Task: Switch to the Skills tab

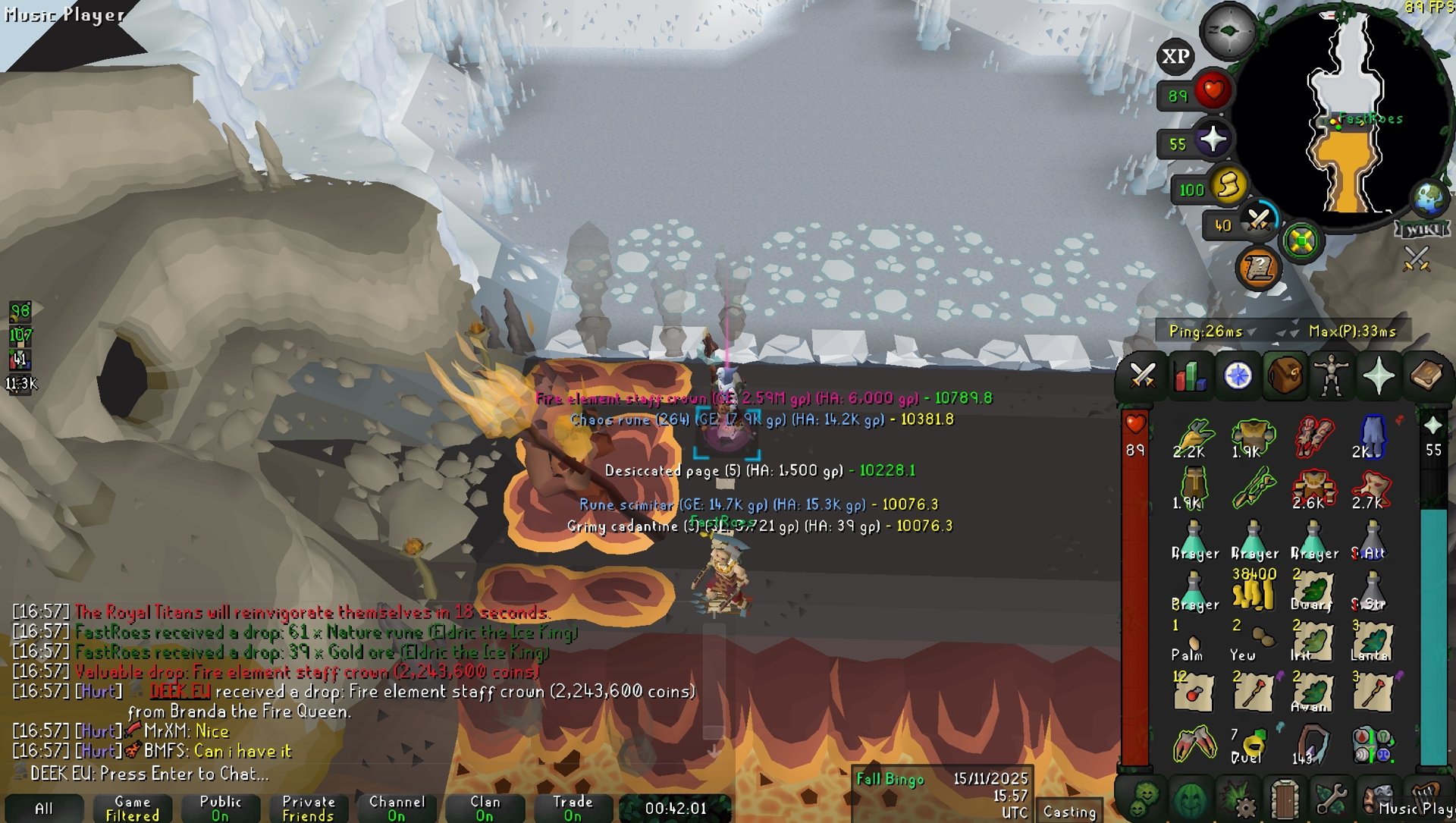Action: (1190, 375)
